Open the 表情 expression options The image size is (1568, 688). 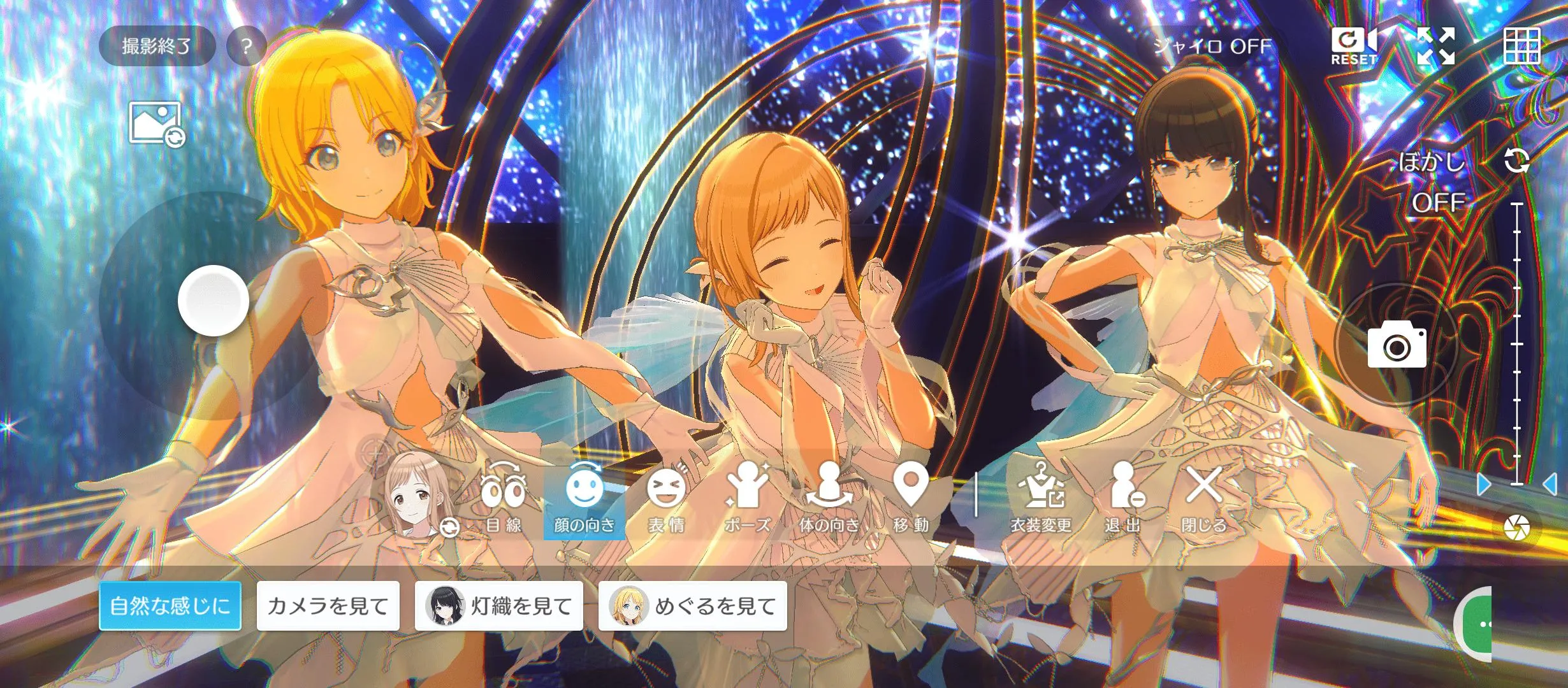[x=666, y=503]
